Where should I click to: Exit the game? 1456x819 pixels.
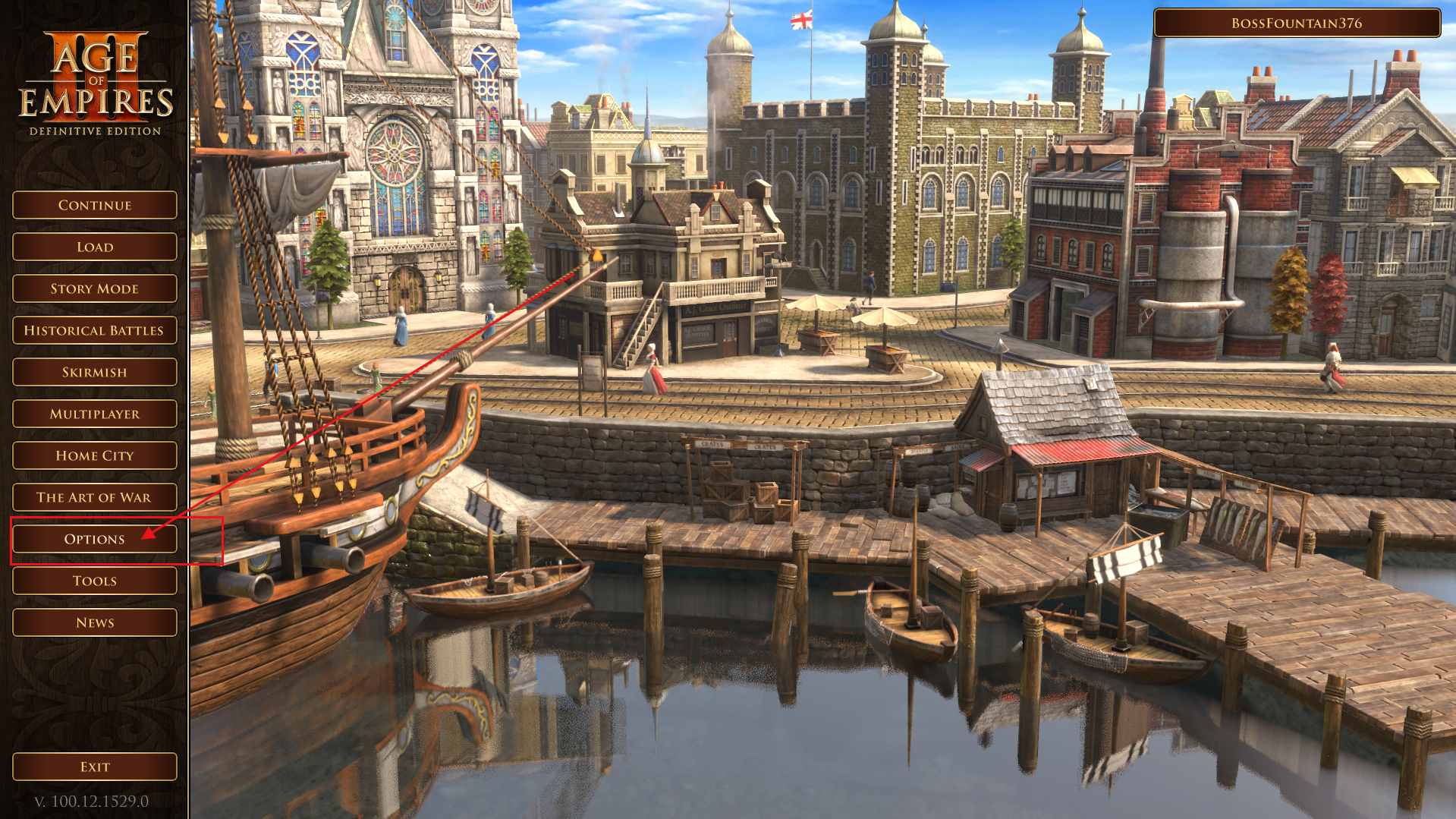[x=95, y=767]
